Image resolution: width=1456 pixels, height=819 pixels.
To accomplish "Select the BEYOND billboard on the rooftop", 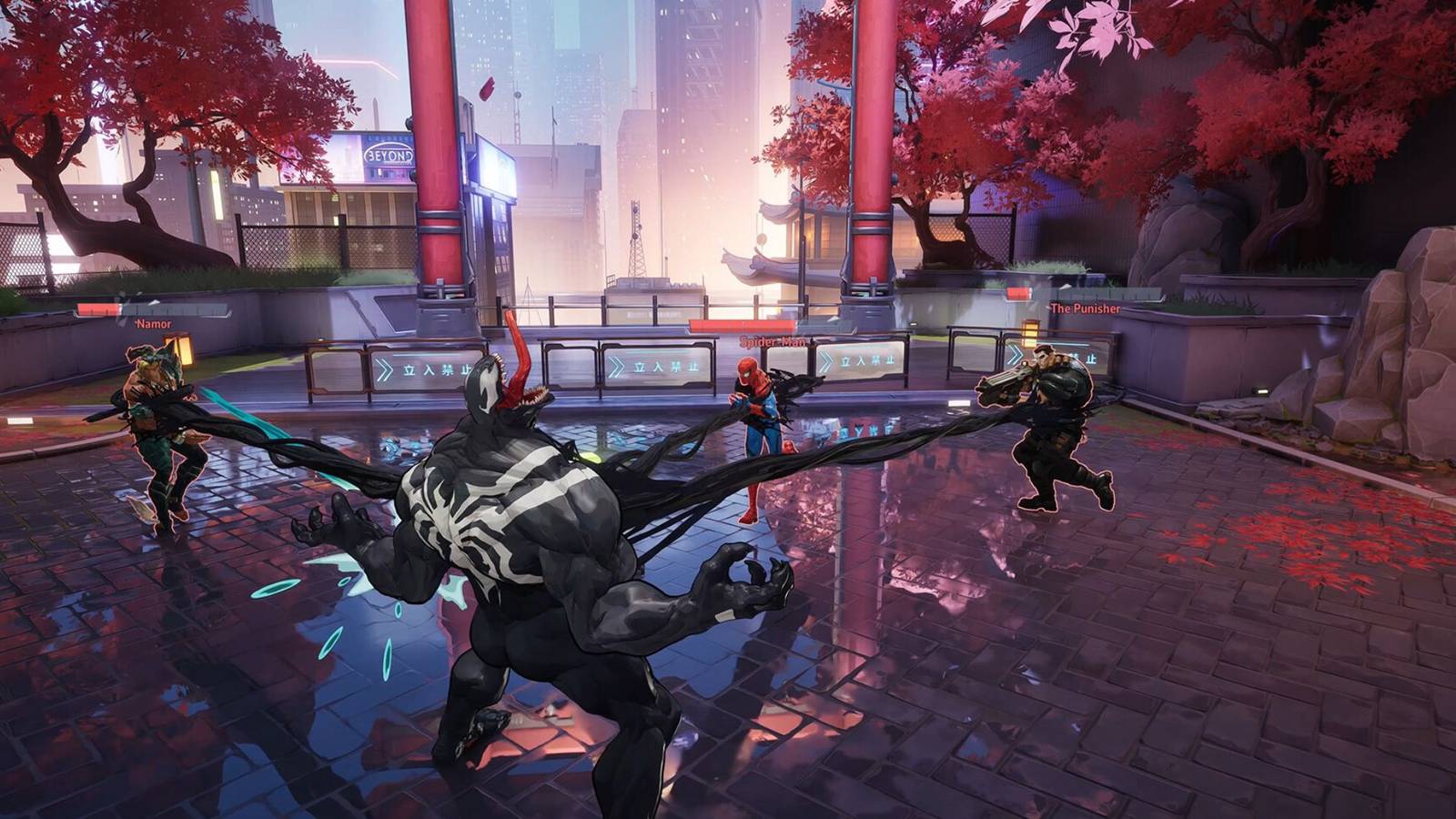I will point(386,153).
